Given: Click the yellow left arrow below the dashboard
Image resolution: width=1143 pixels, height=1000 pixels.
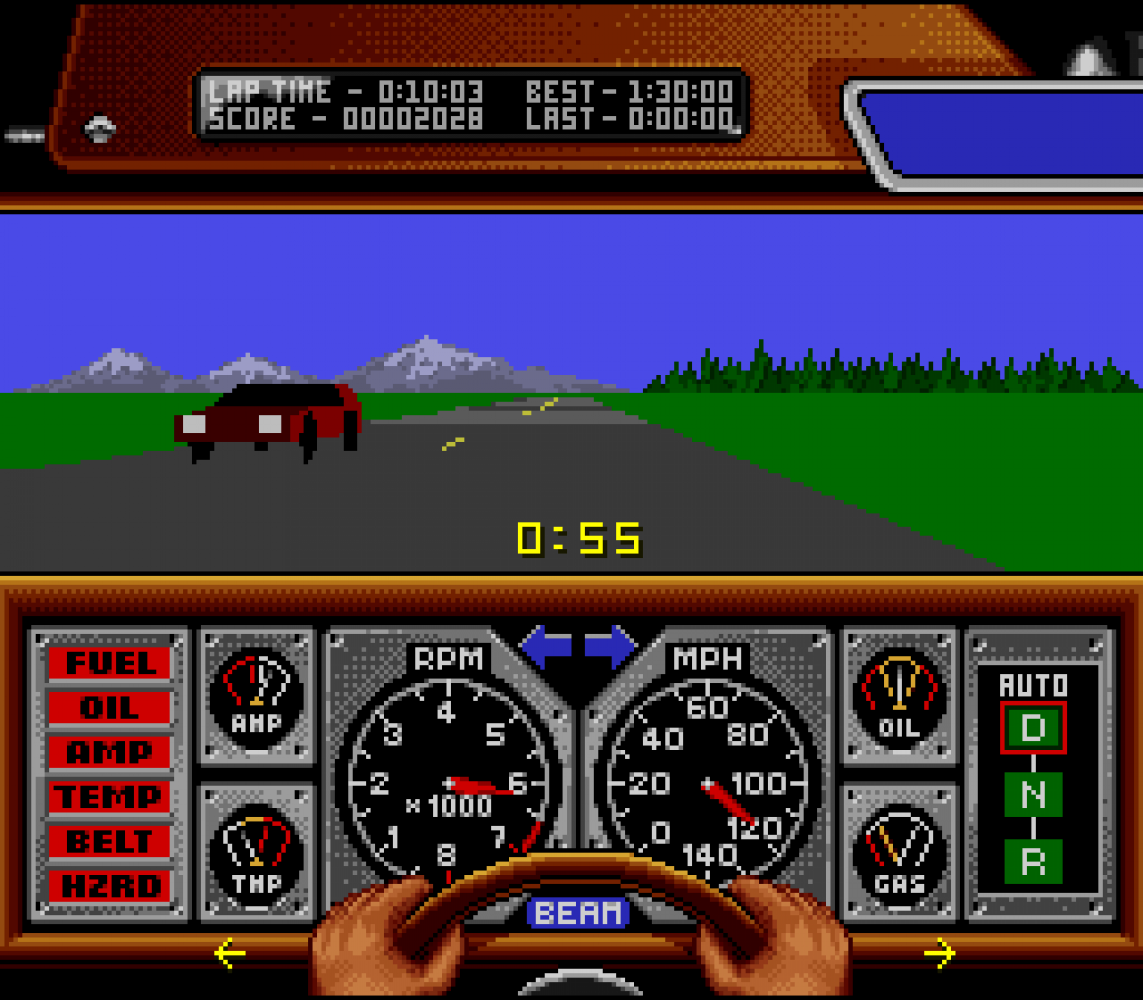Looking at the screenshot, I should tap(230, 954).
